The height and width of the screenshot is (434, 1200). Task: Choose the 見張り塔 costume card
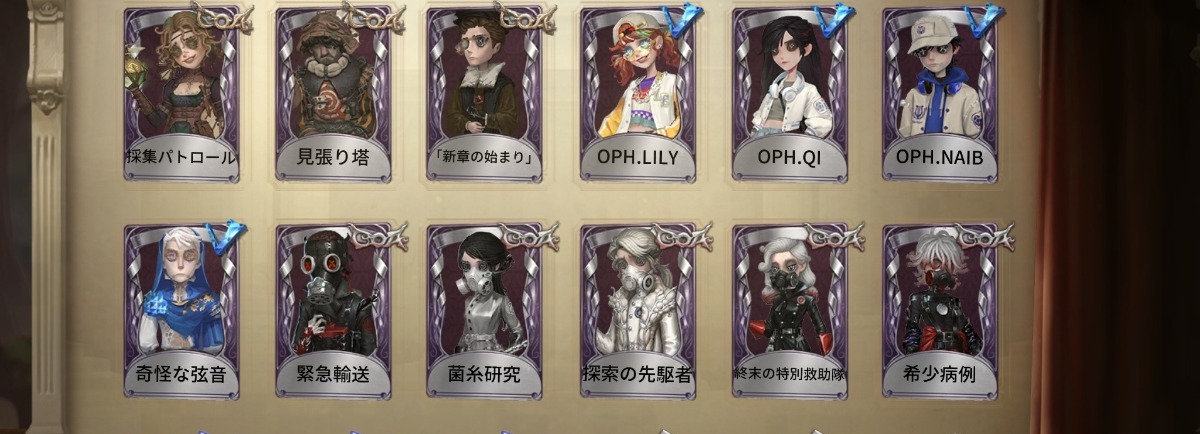[334, 95]
